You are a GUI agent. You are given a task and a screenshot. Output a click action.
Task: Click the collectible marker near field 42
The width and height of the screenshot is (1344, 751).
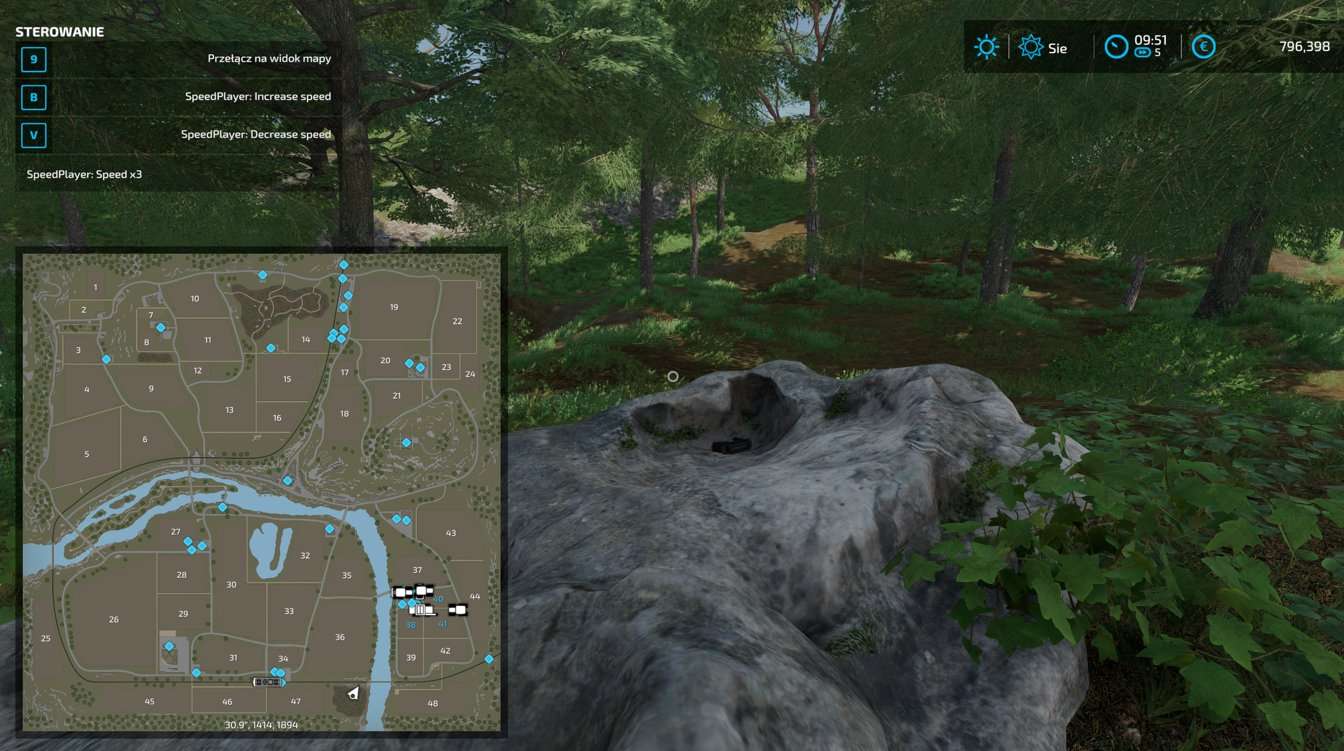[489, 659]
